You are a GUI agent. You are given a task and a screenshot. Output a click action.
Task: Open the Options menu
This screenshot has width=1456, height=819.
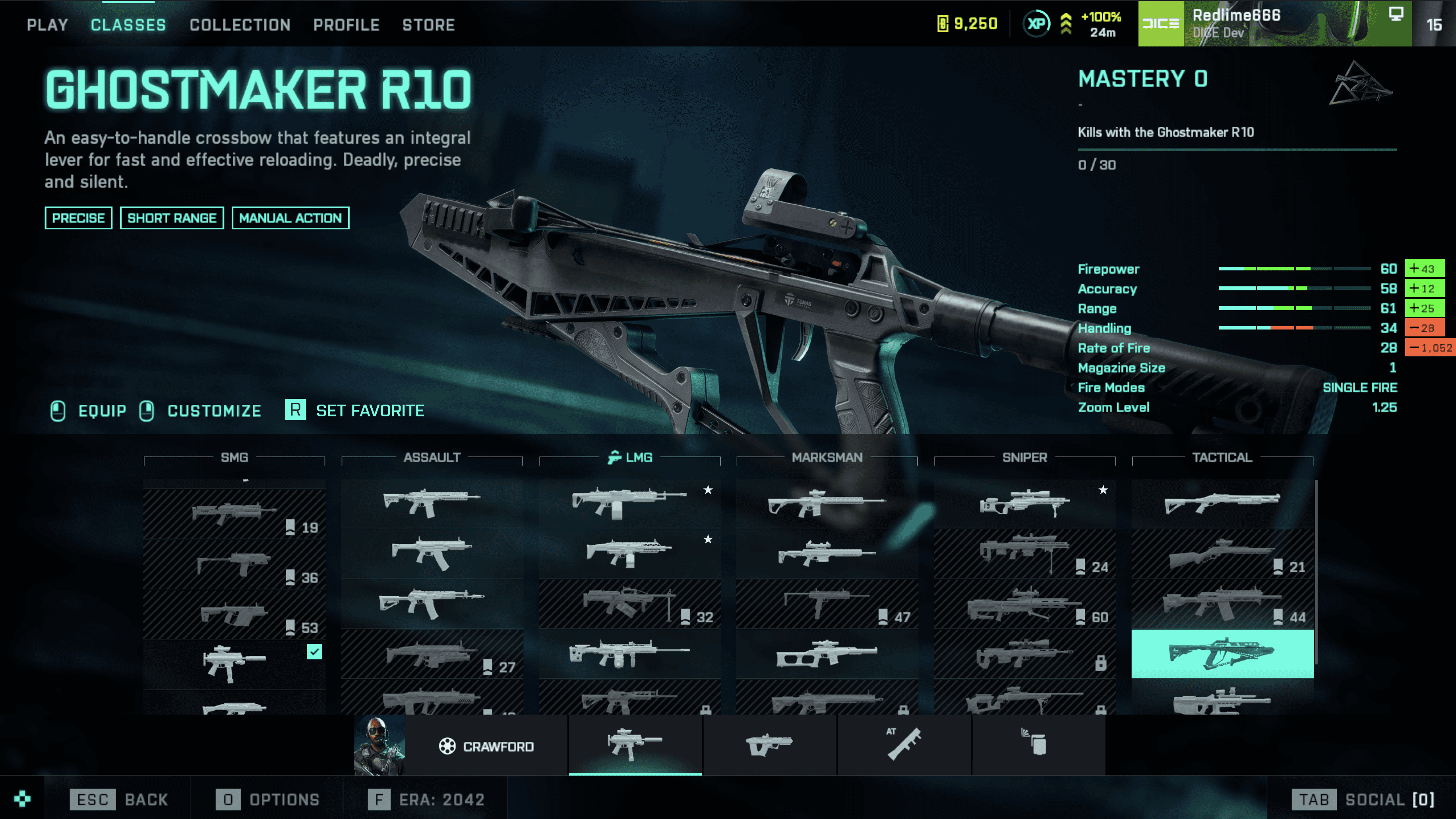tap(268, 799)
